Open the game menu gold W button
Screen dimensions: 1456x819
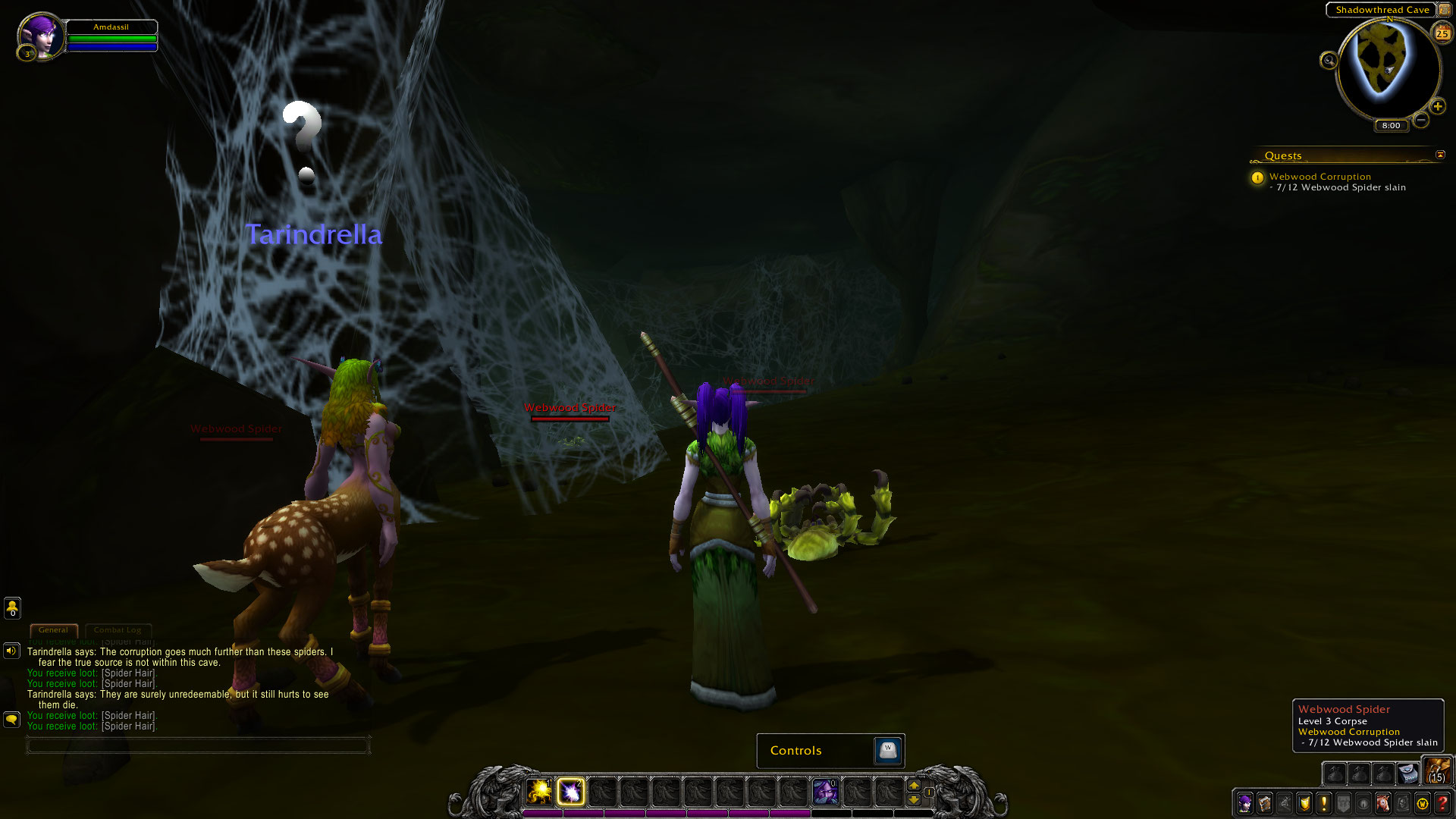coord(1423,803)
